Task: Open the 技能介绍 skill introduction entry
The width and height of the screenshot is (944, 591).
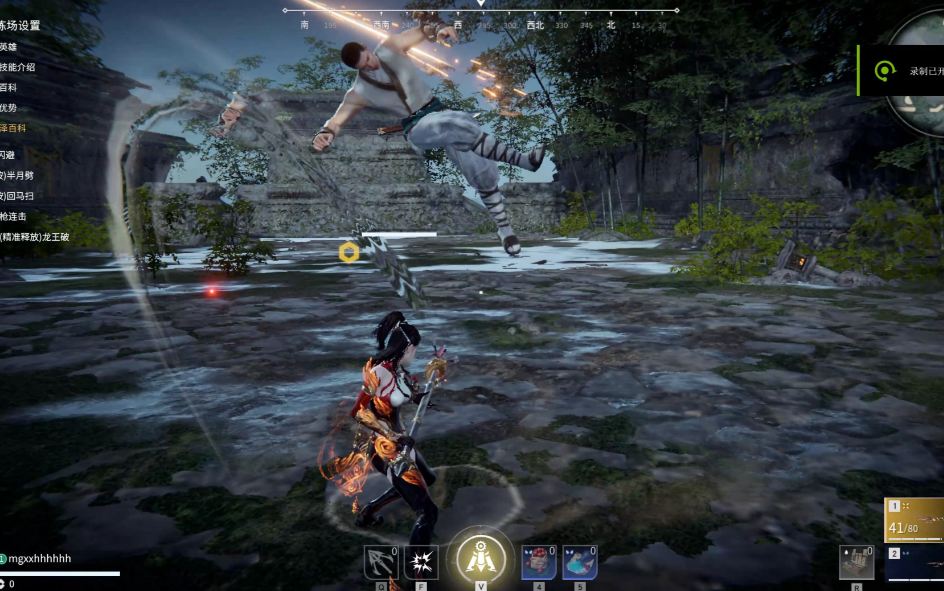Action: 18,67
